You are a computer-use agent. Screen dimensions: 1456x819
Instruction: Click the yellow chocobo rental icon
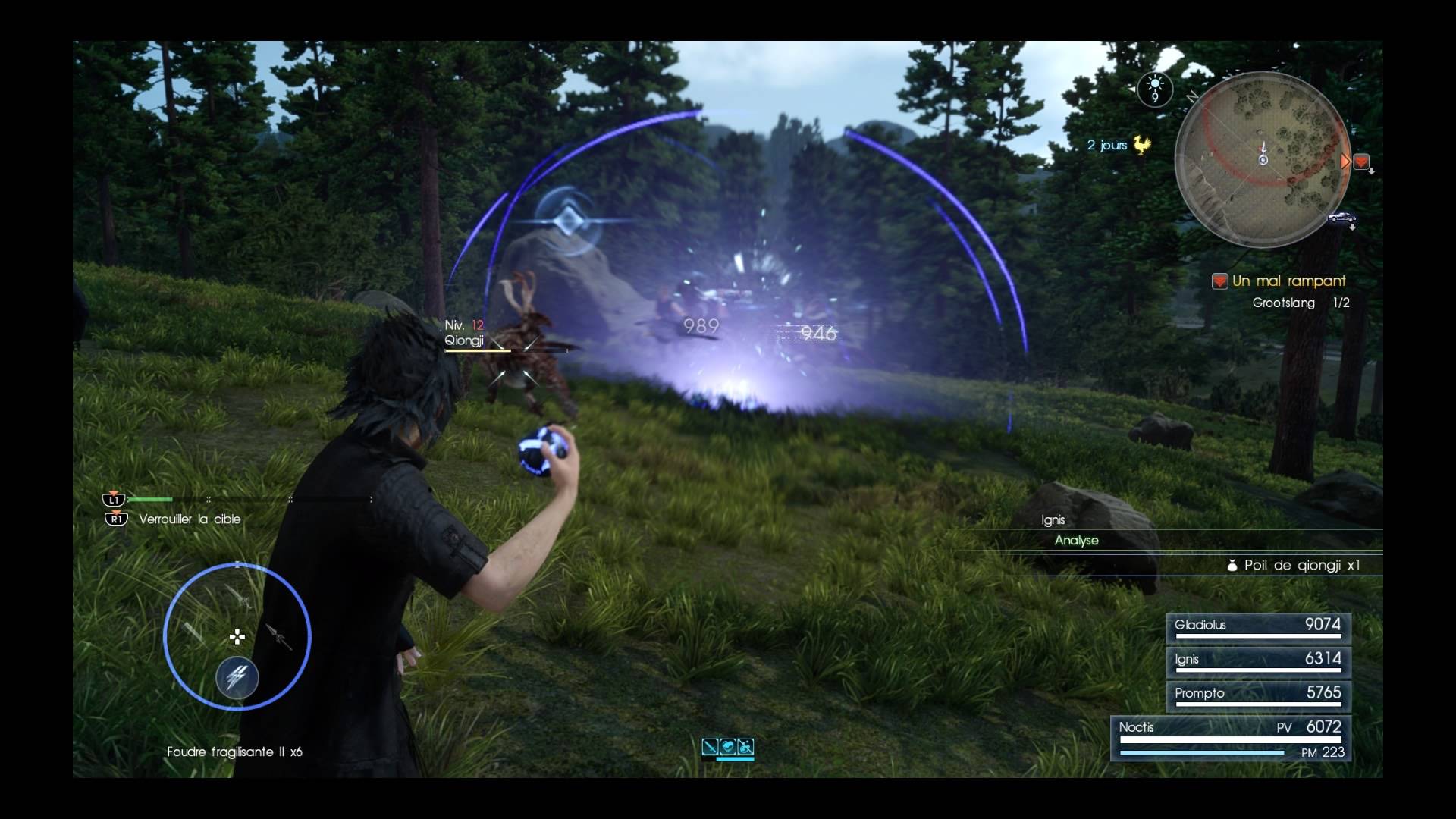click(x=1141, y=144)
